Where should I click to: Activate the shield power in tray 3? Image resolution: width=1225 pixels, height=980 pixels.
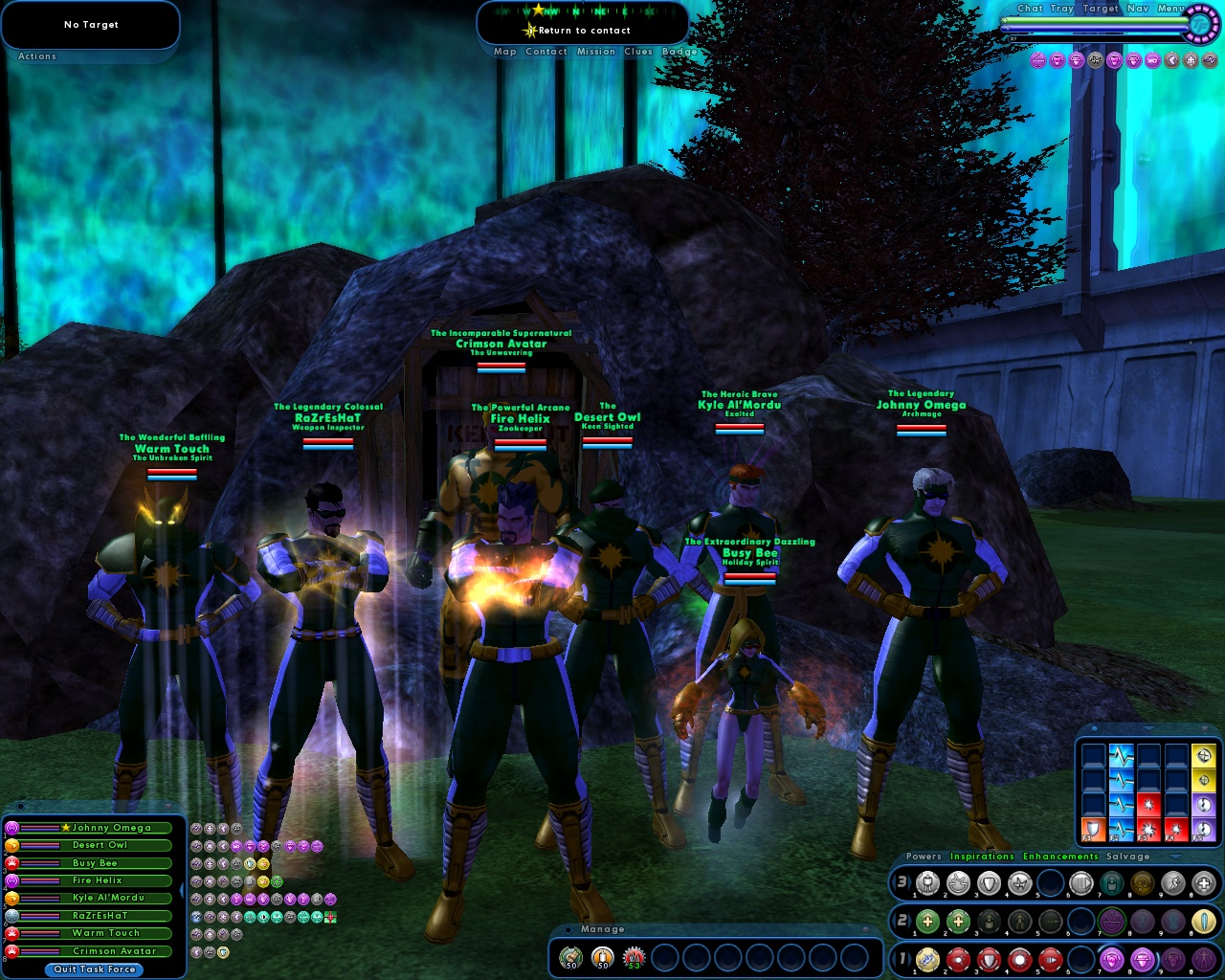click(988, 883)
